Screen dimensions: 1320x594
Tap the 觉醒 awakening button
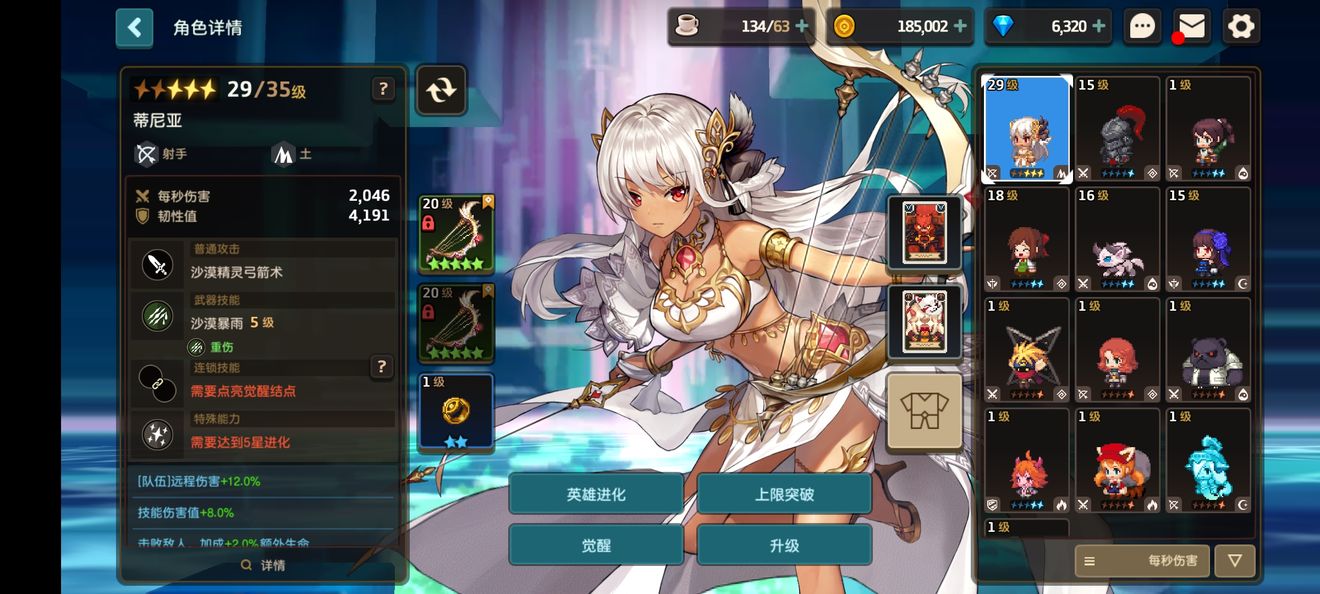(x=596, y=546)
